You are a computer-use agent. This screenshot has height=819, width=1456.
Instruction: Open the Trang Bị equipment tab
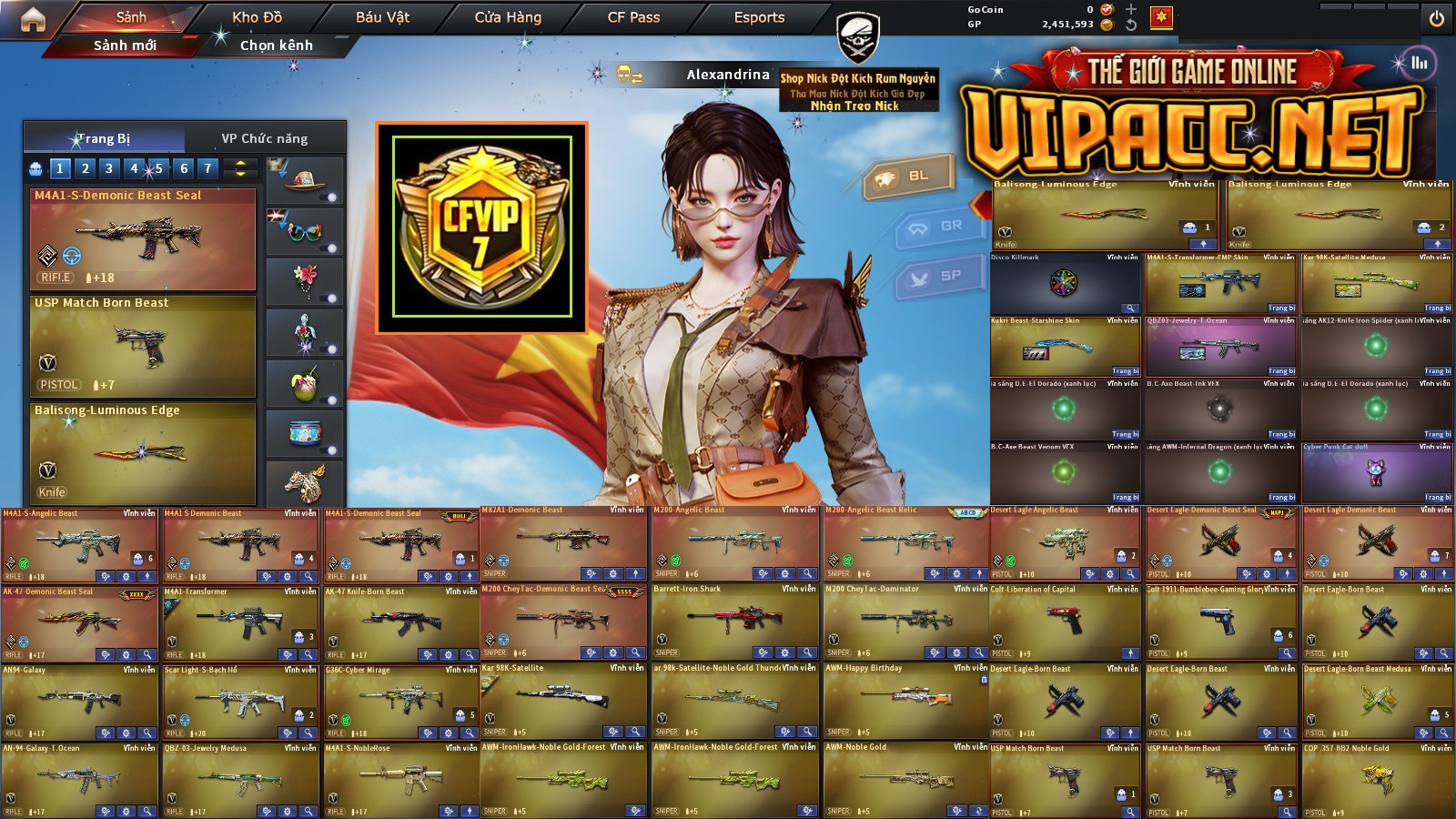[x=104, y=138]
